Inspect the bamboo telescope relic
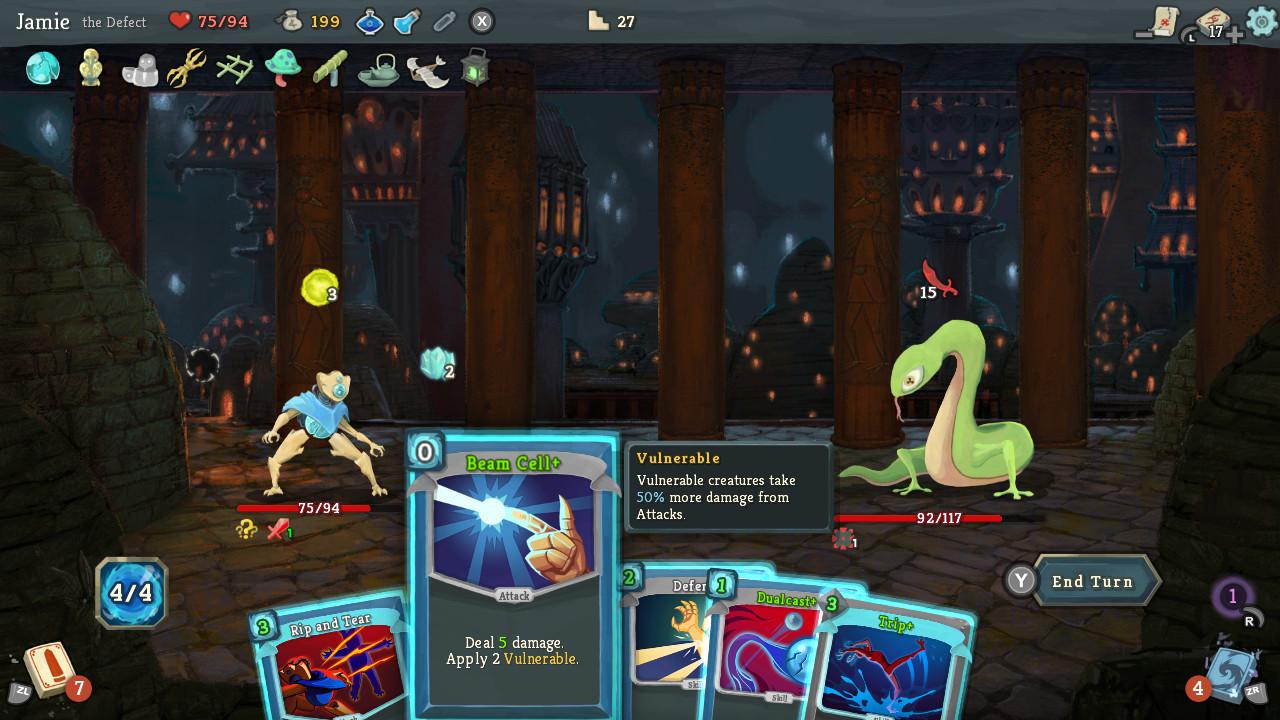This screenshot has width=1280, height=720. tap(330, 68)
